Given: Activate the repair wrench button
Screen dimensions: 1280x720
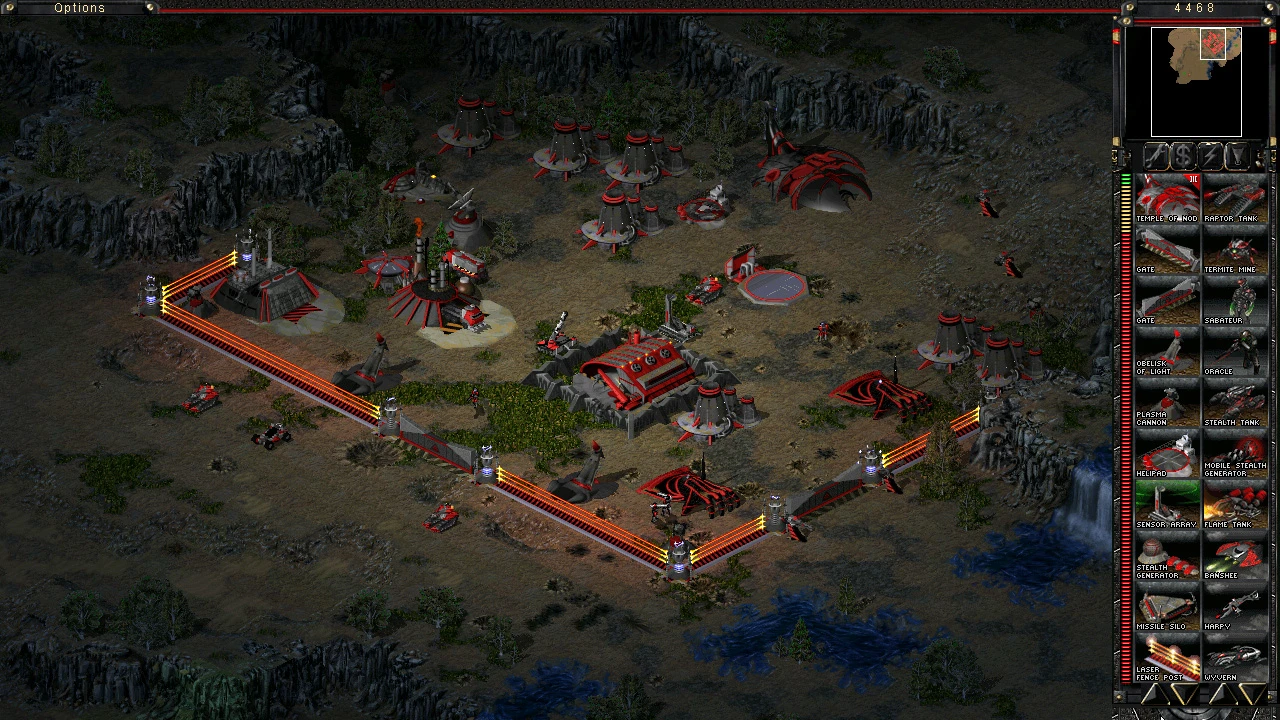Looking at the screenshot, I should pos(1156,156).
